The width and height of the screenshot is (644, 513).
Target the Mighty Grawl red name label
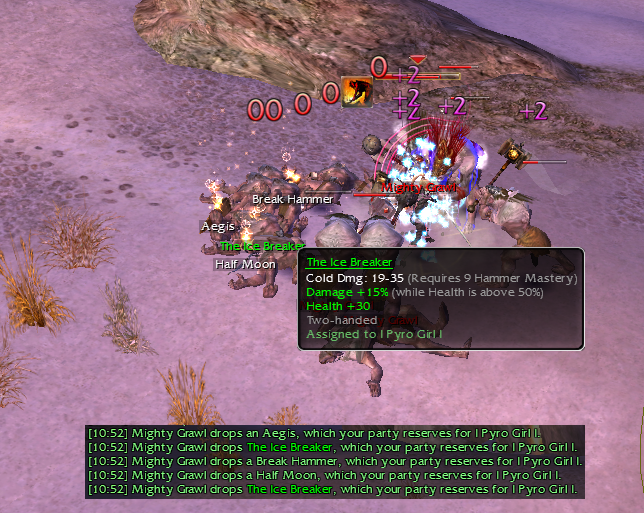[x=418, y=187]
